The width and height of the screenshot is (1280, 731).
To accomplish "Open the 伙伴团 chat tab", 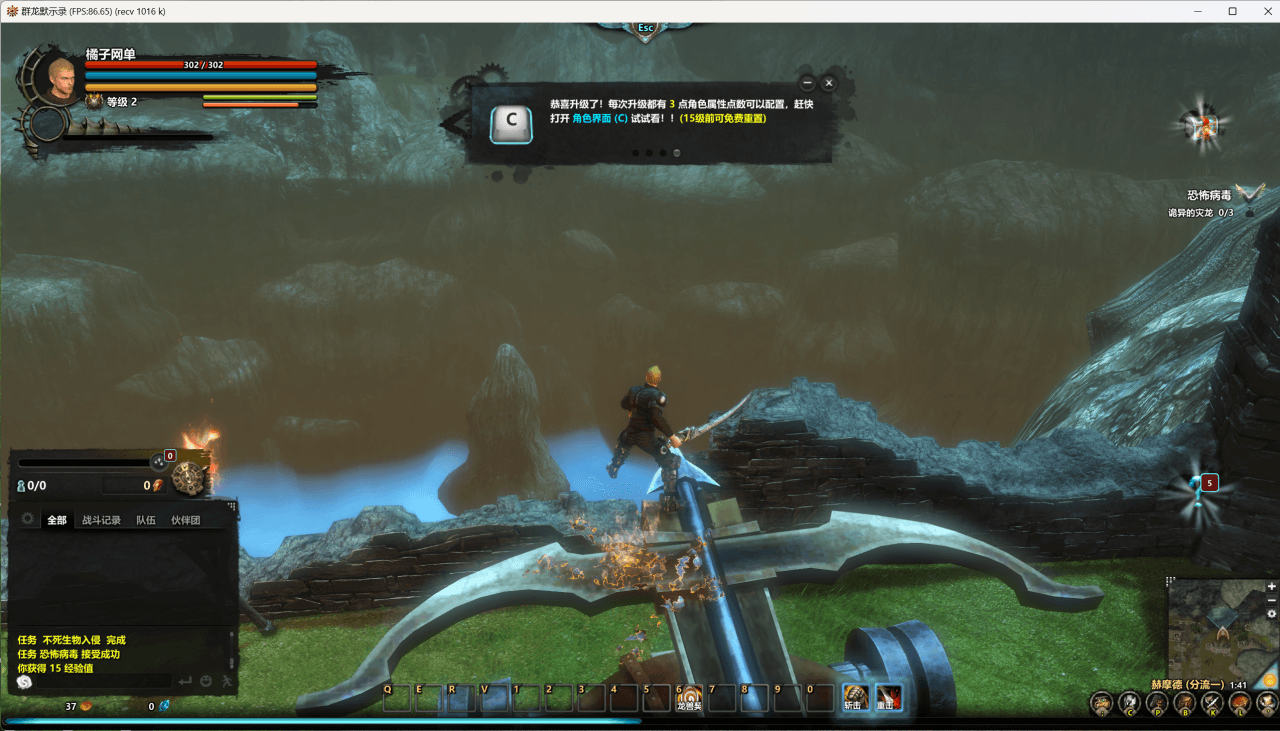I will 185,520.
